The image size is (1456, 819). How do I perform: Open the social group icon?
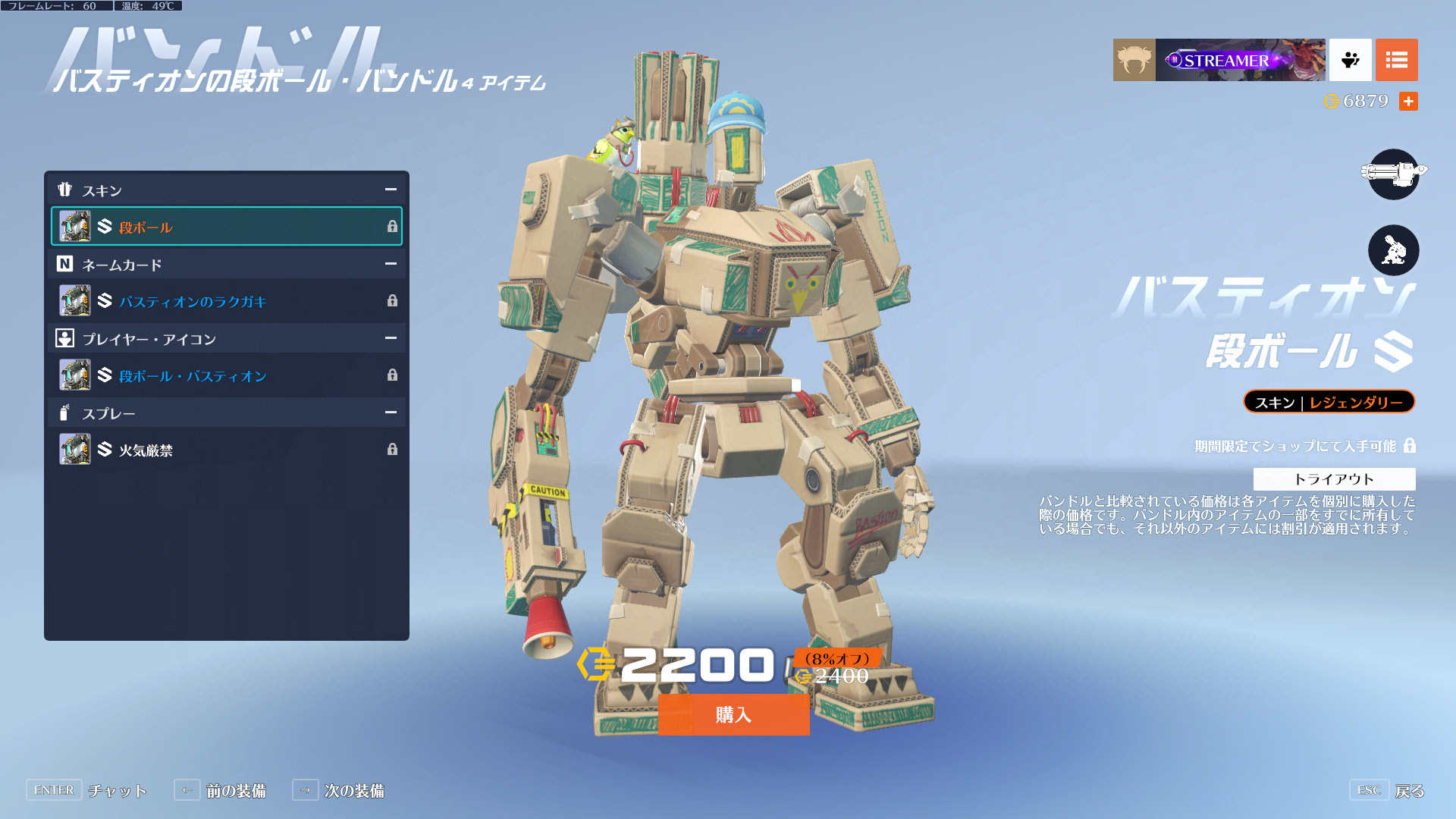(x=1350, y=60)
